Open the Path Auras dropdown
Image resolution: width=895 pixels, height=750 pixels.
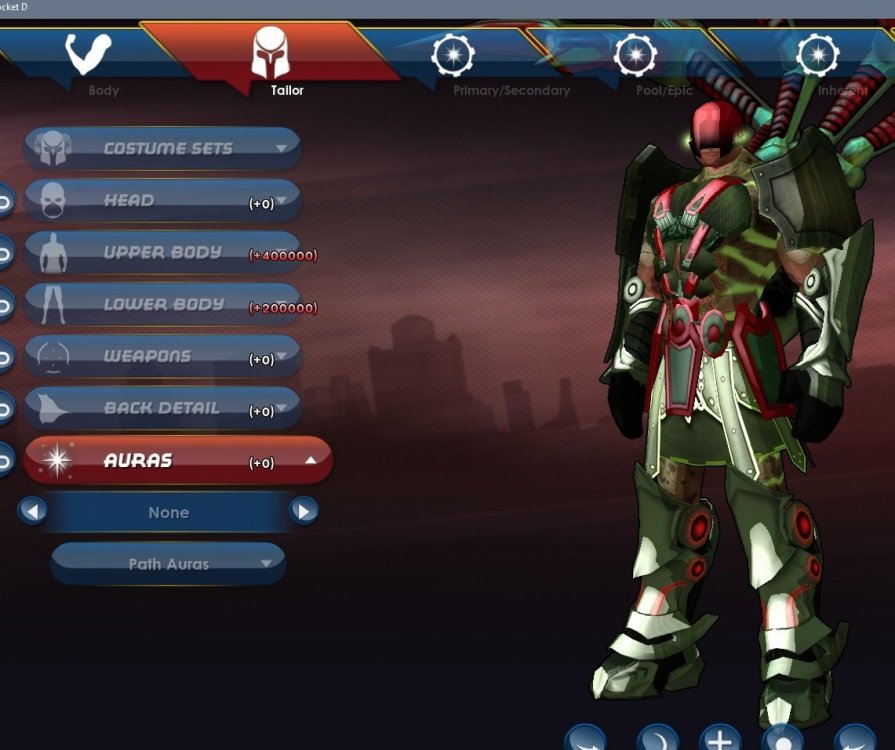(168, 564)
